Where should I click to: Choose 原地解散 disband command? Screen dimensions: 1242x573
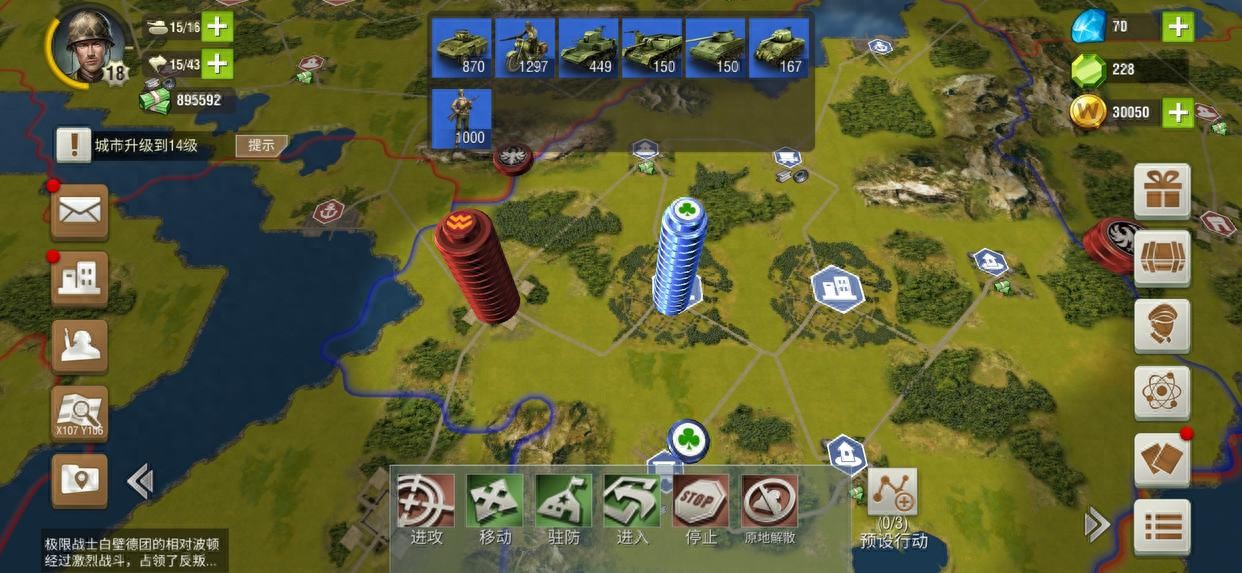[x=769, y=508]
